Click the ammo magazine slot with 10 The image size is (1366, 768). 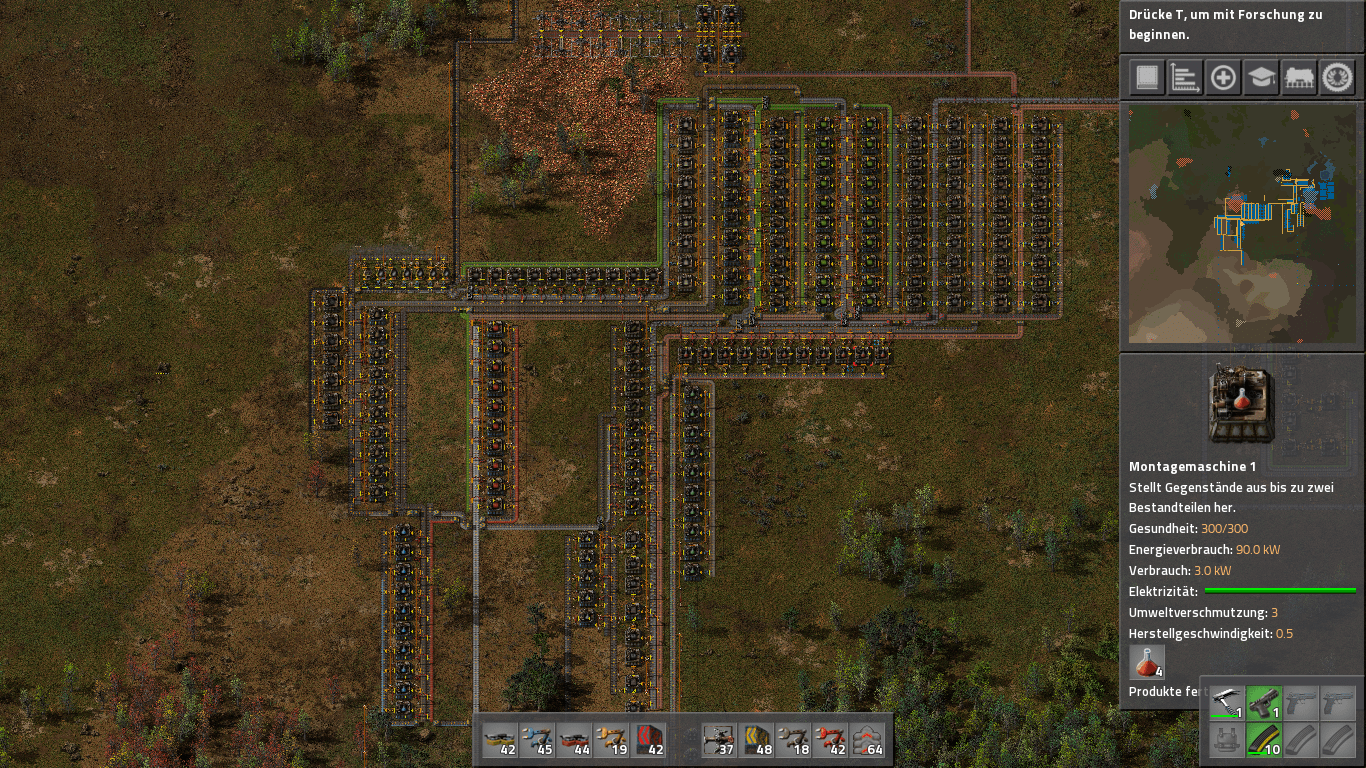pyautogui.click(x=1264, y=739)
